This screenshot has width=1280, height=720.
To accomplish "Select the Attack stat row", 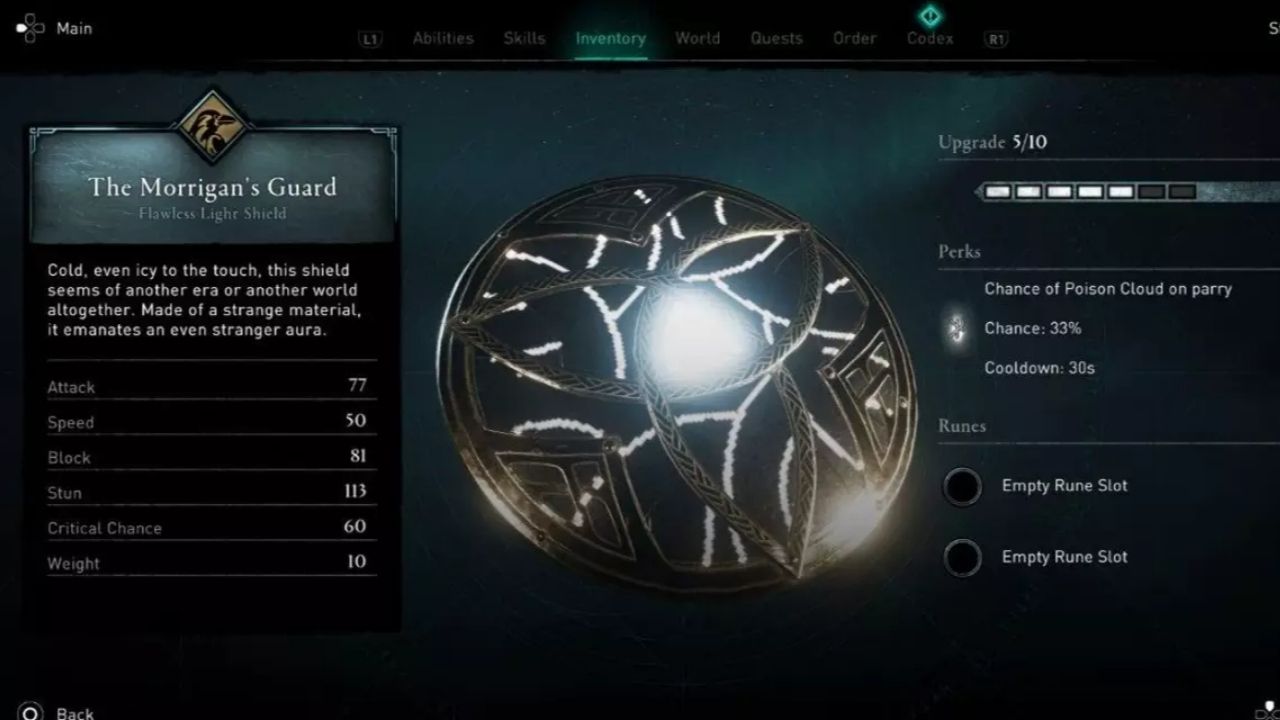I will pos(210,387).
